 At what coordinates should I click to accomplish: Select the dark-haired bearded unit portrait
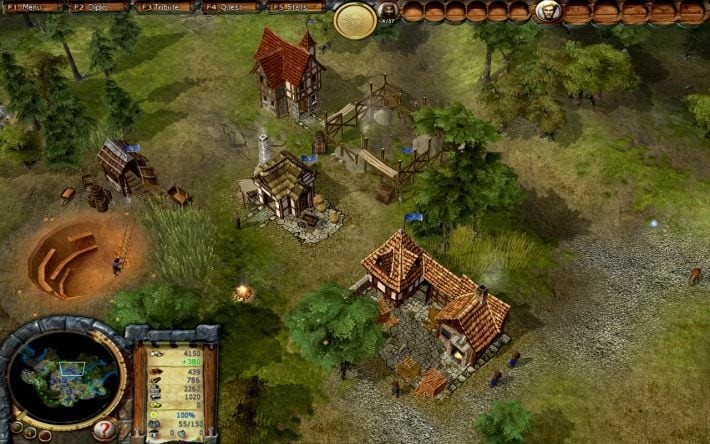click(388, 11)
